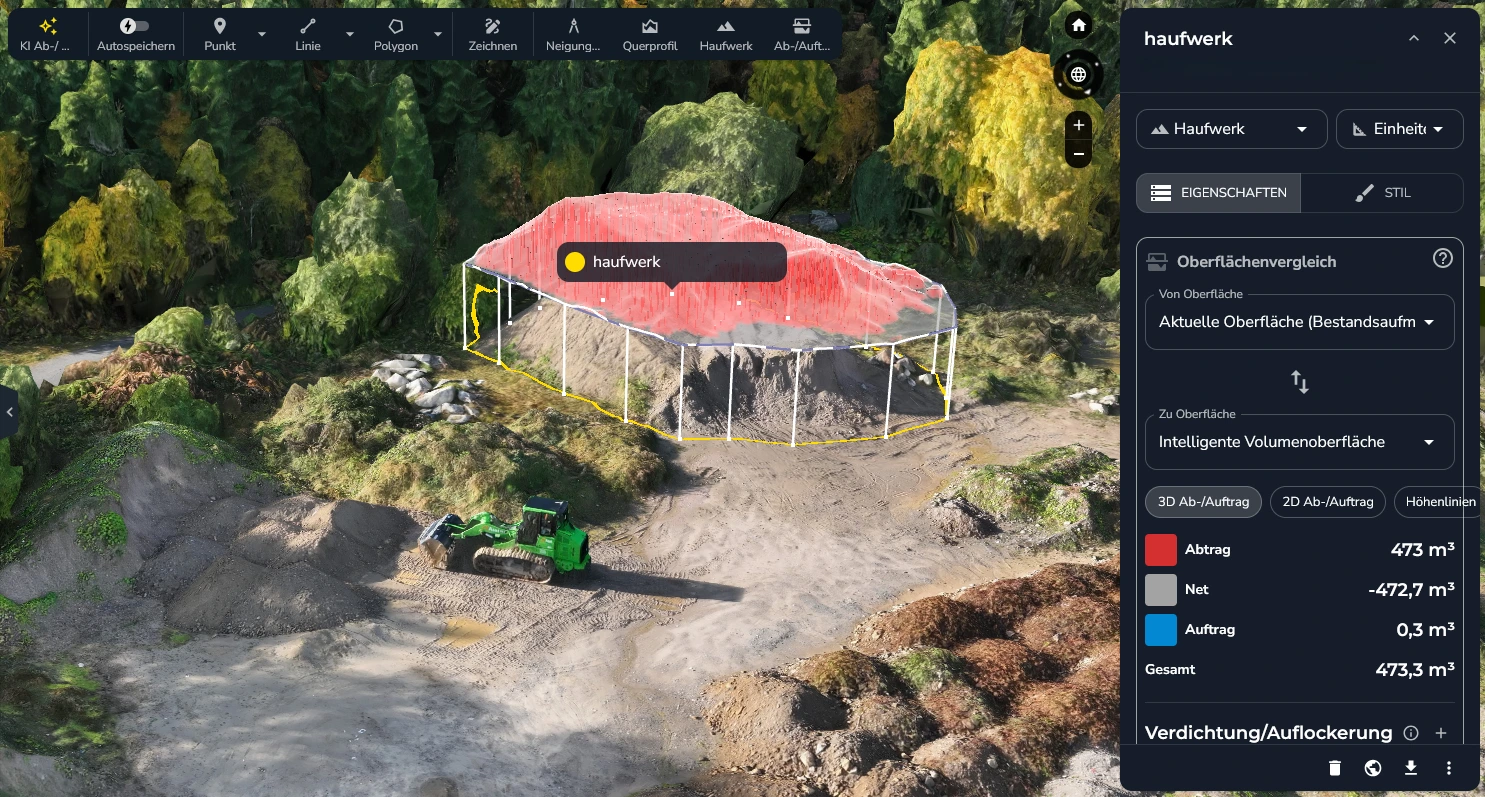Screen dimensions: 1485x797
Task: Activate the Haufwerk toolbar tool
Action: pos(726,34)
